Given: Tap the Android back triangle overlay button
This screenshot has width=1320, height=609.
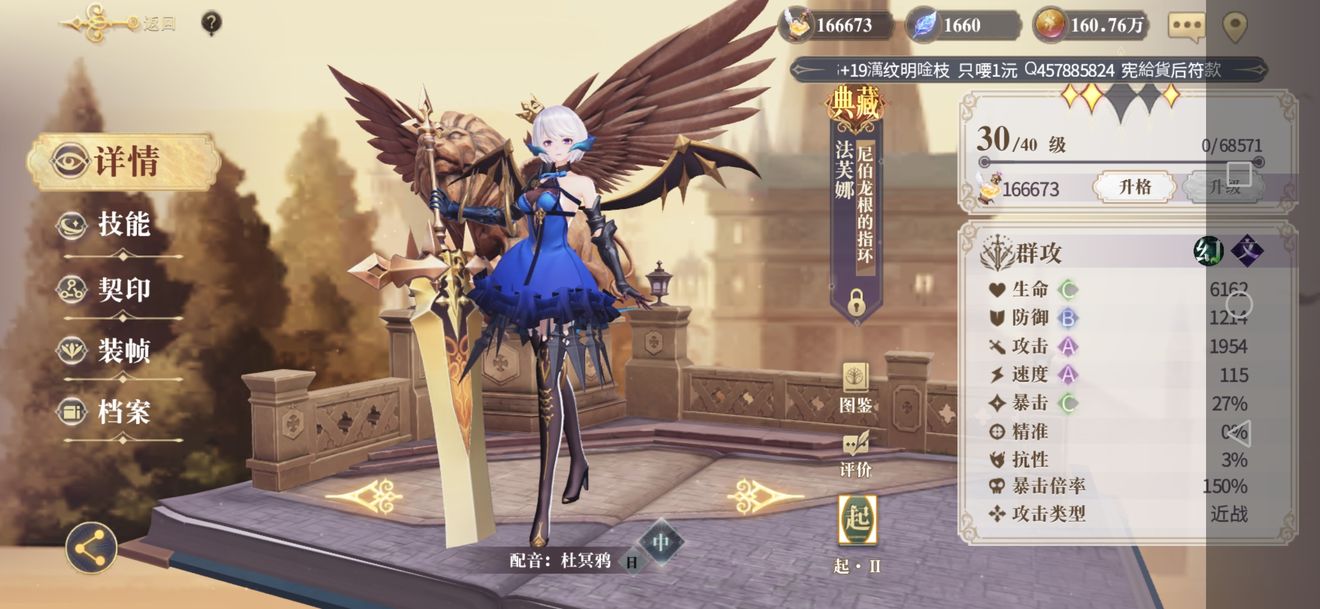Looking at the screenshot, I should pyautogui.click(x=1238, y=433).
